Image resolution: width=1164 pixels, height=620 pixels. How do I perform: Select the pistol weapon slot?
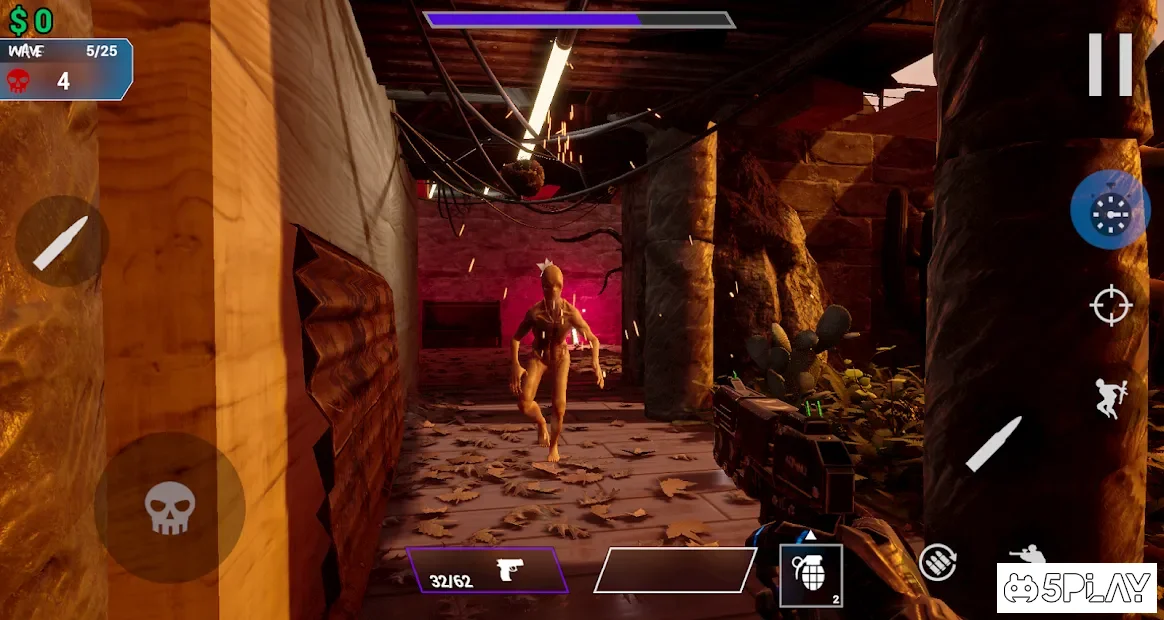tap(487, 571)
